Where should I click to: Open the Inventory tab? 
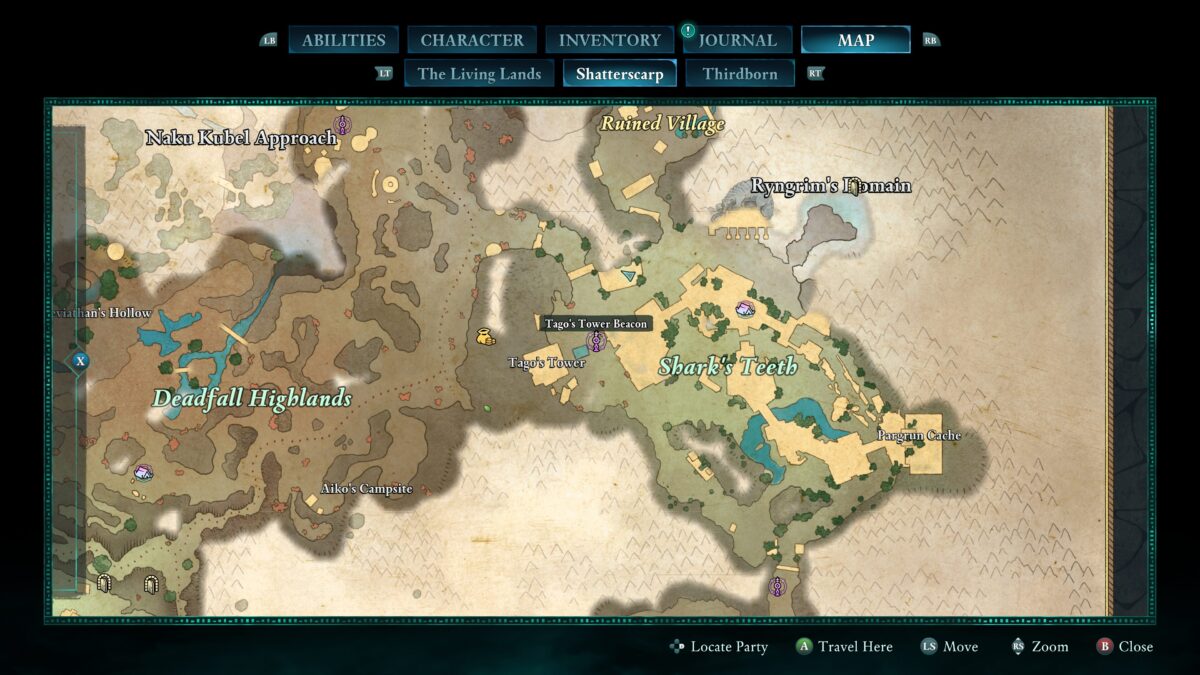(x=609, y=40)
